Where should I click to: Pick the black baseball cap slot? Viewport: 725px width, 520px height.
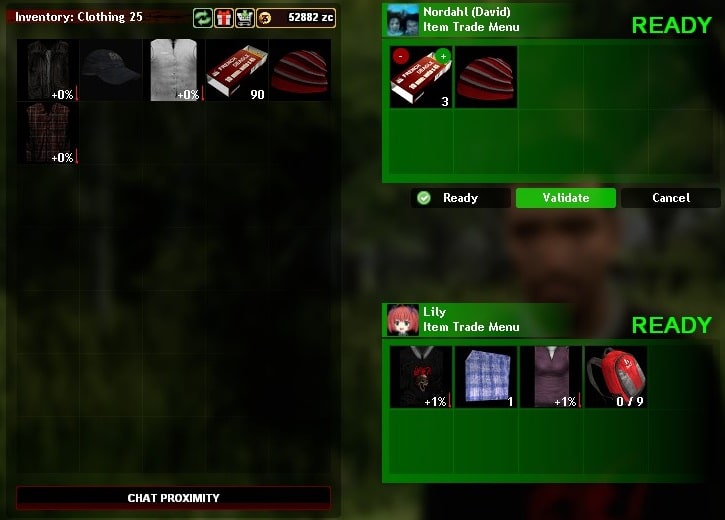(x=110, y=70)
